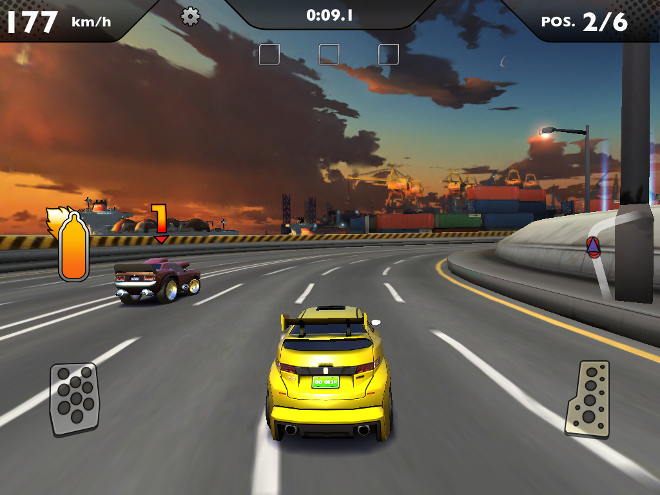Step on the gas pedal

point(587,398)
